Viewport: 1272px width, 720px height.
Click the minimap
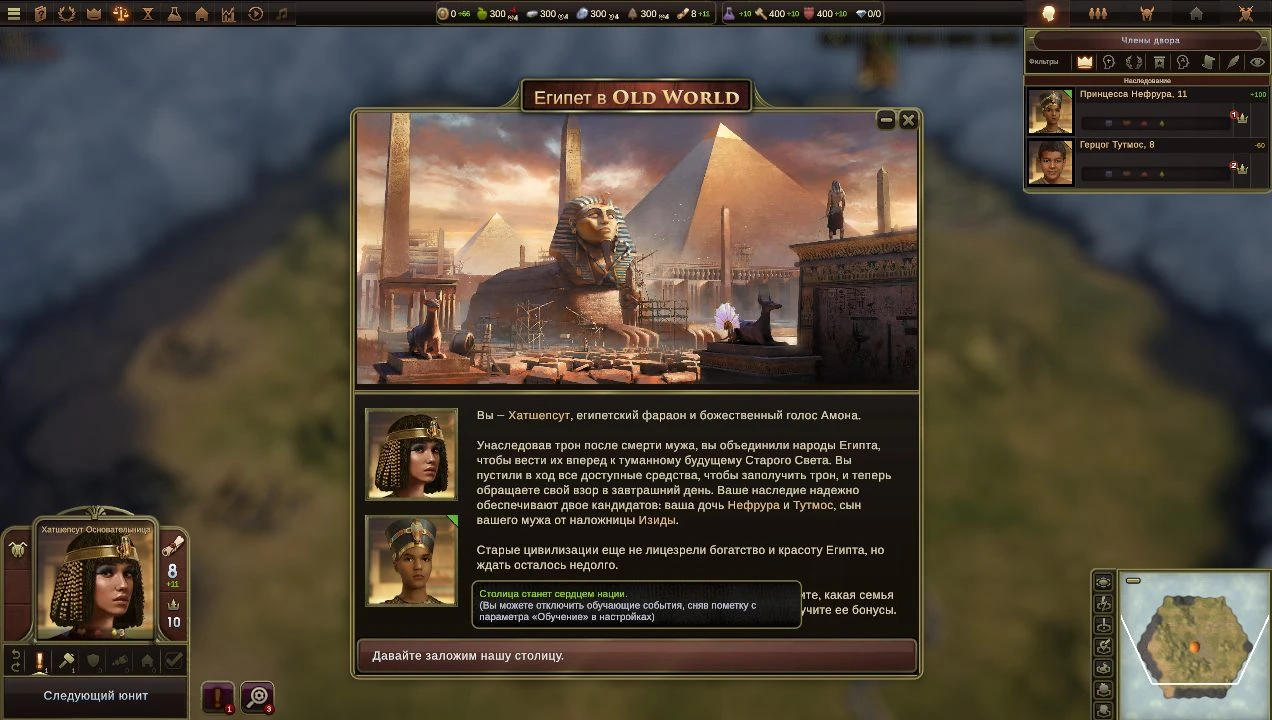click(x=1193, y=642)
